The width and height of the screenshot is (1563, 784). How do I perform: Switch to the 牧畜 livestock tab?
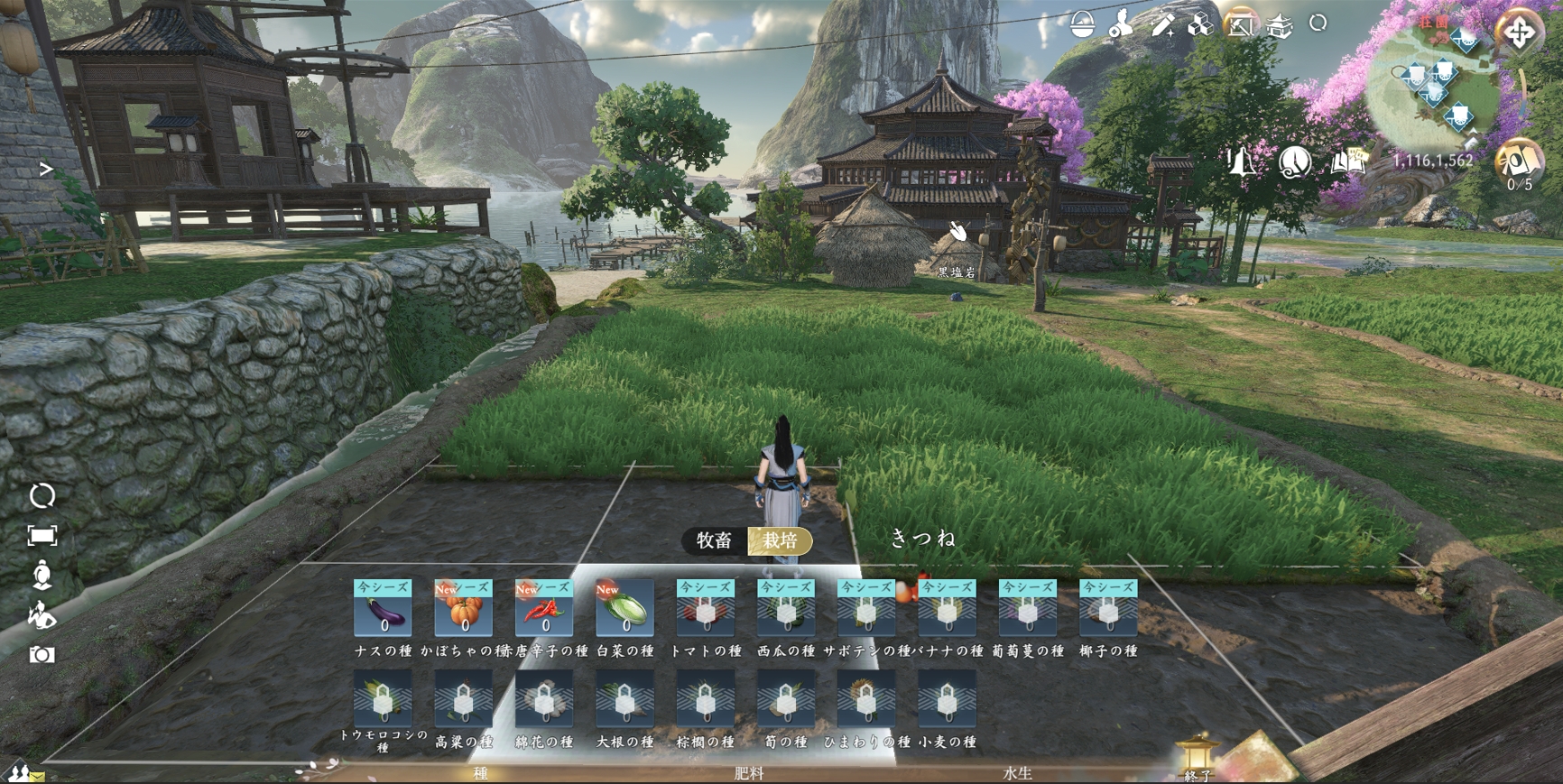click(714, 540)
